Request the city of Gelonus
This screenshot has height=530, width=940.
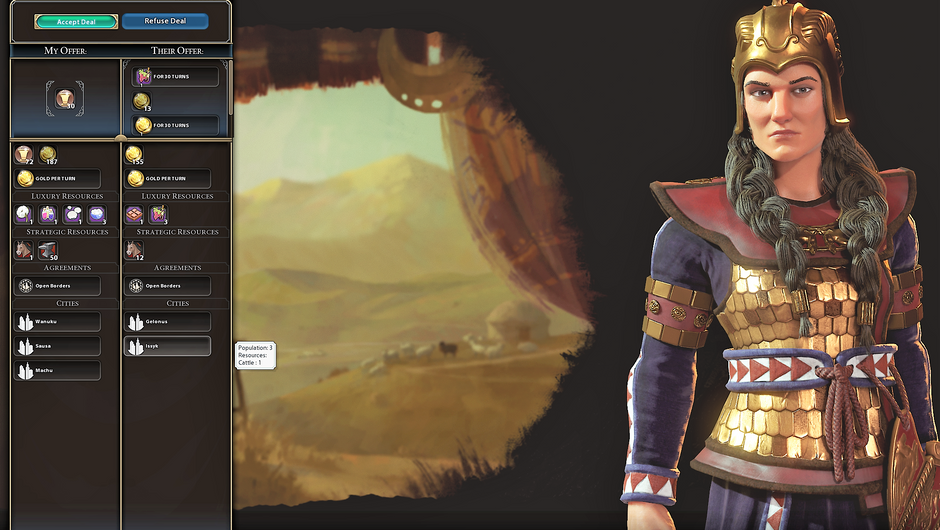click(x=167, y=322)
